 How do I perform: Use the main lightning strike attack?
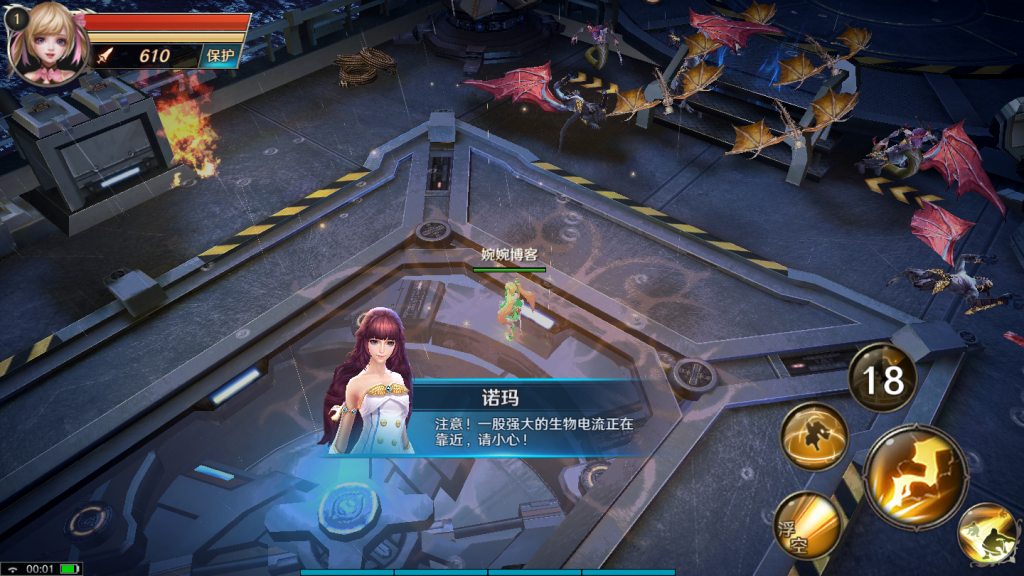point(915,474)
